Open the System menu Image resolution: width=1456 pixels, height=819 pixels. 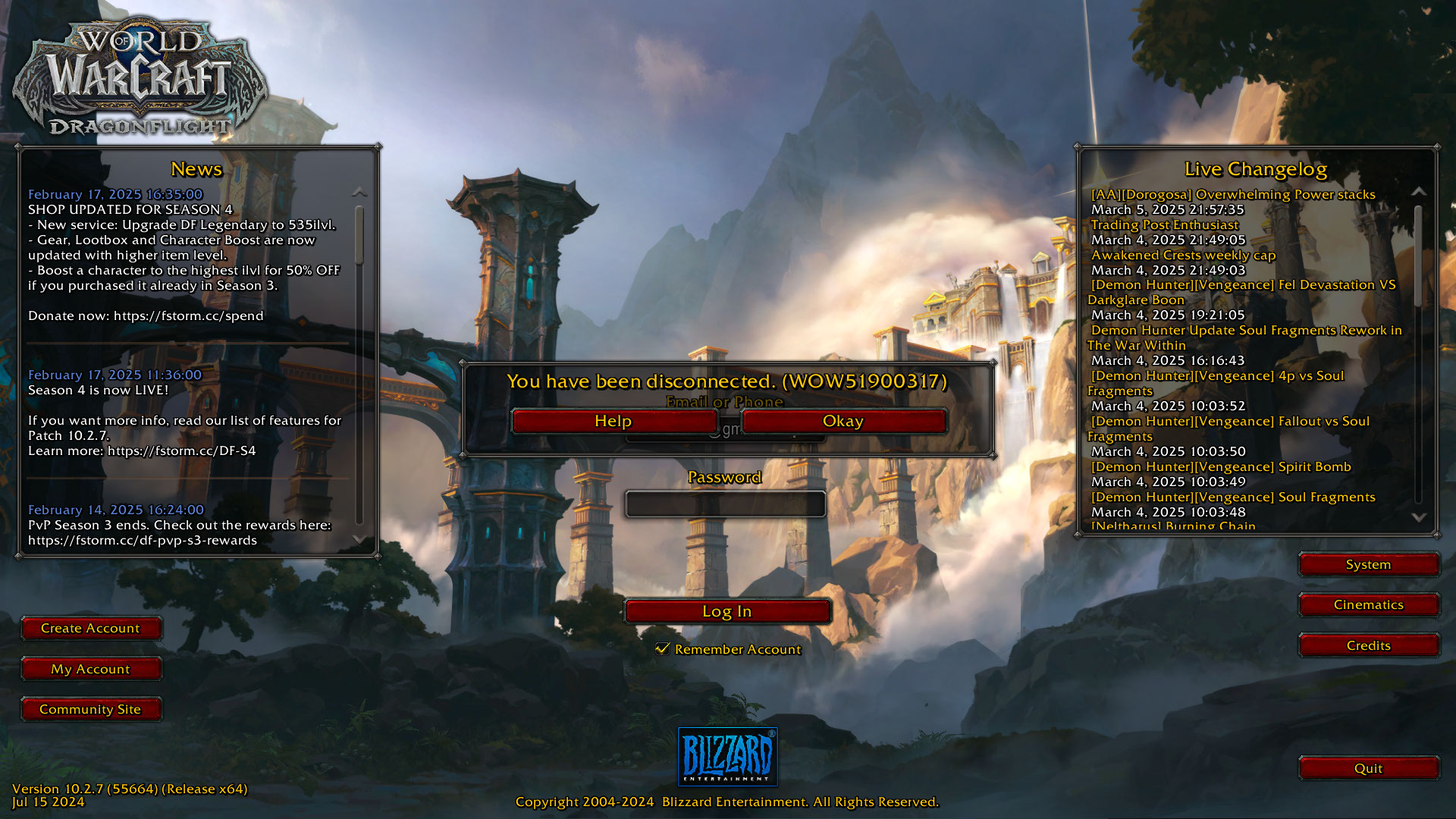1368,564
